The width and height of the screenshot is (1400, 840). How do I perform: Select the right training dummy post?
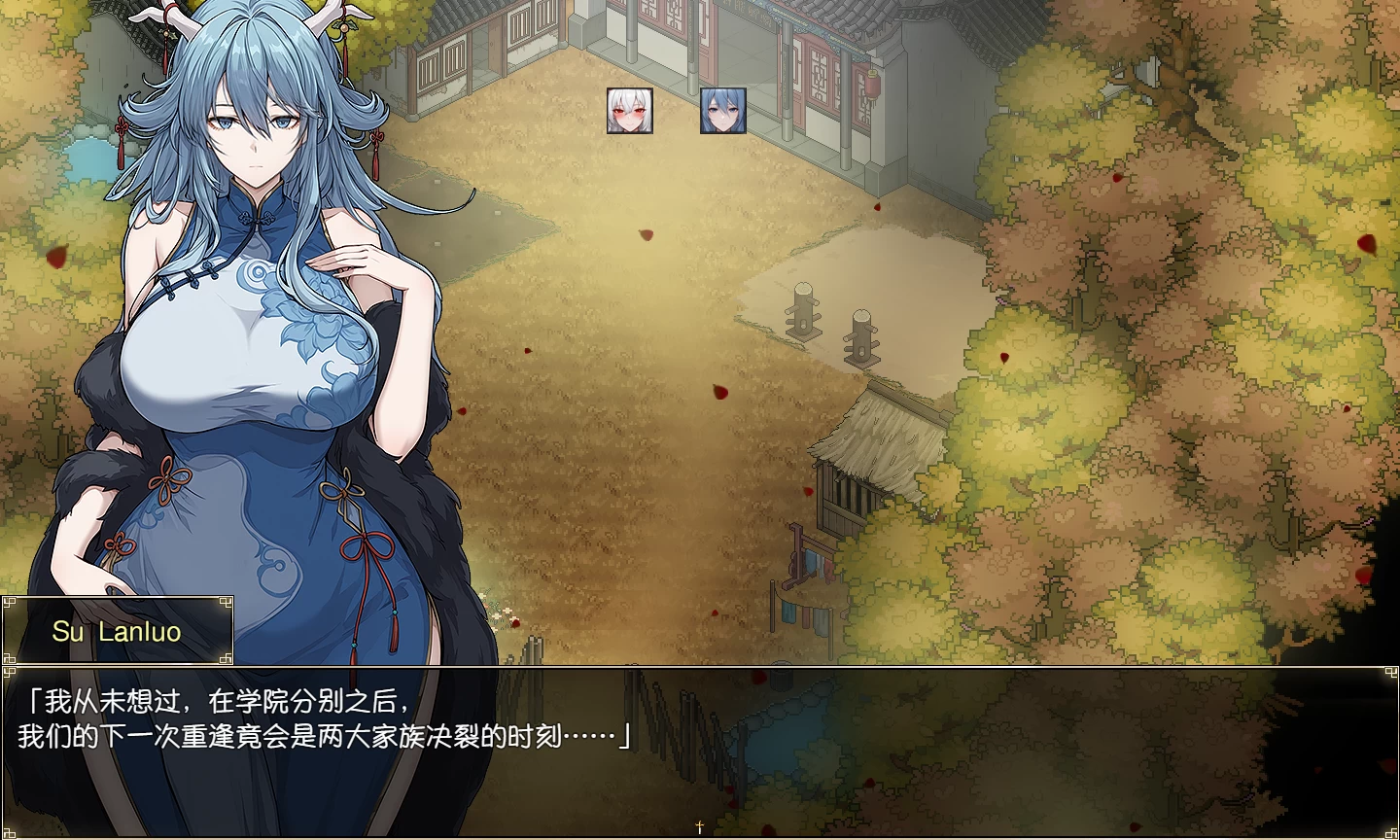point(861,335)
